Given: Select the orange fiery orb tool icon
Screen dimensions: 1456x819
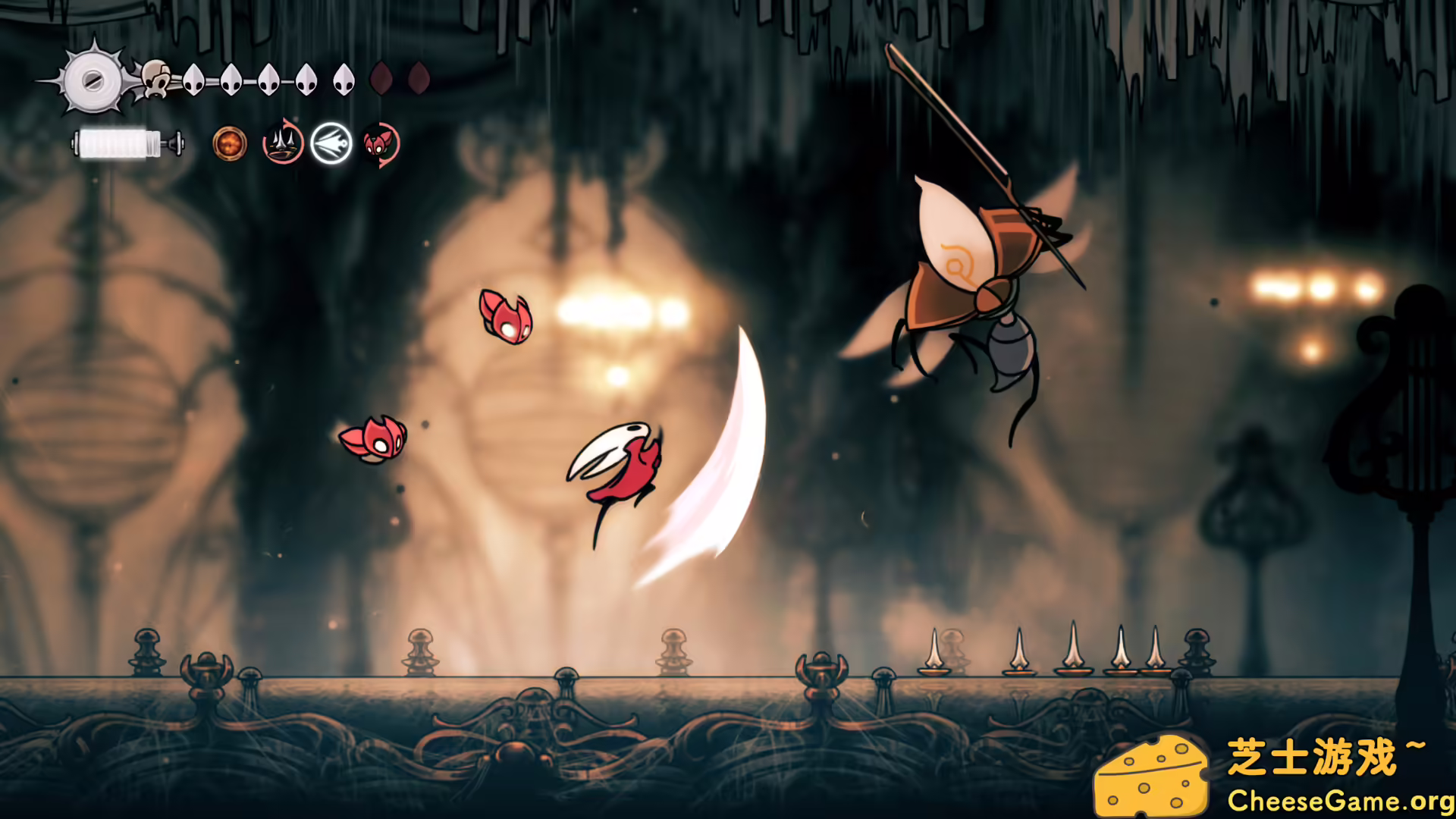Looking at the screenshot, I should tap(230, 143).
